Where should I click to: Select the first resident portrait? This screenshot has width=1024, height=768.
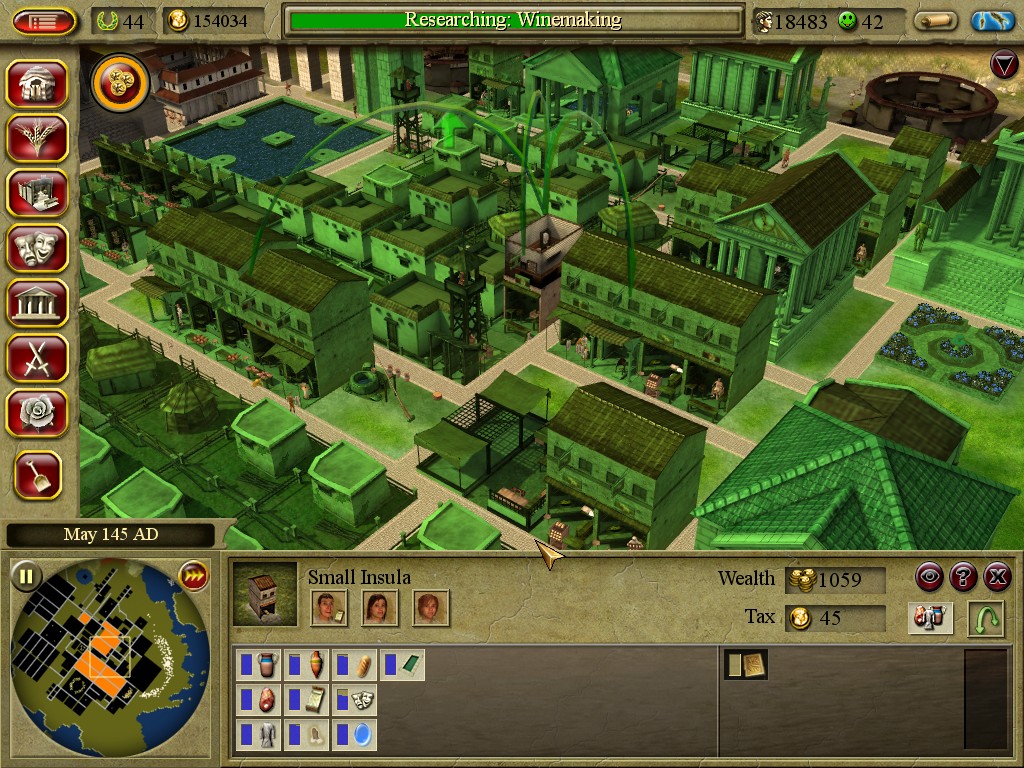(329, 608)
